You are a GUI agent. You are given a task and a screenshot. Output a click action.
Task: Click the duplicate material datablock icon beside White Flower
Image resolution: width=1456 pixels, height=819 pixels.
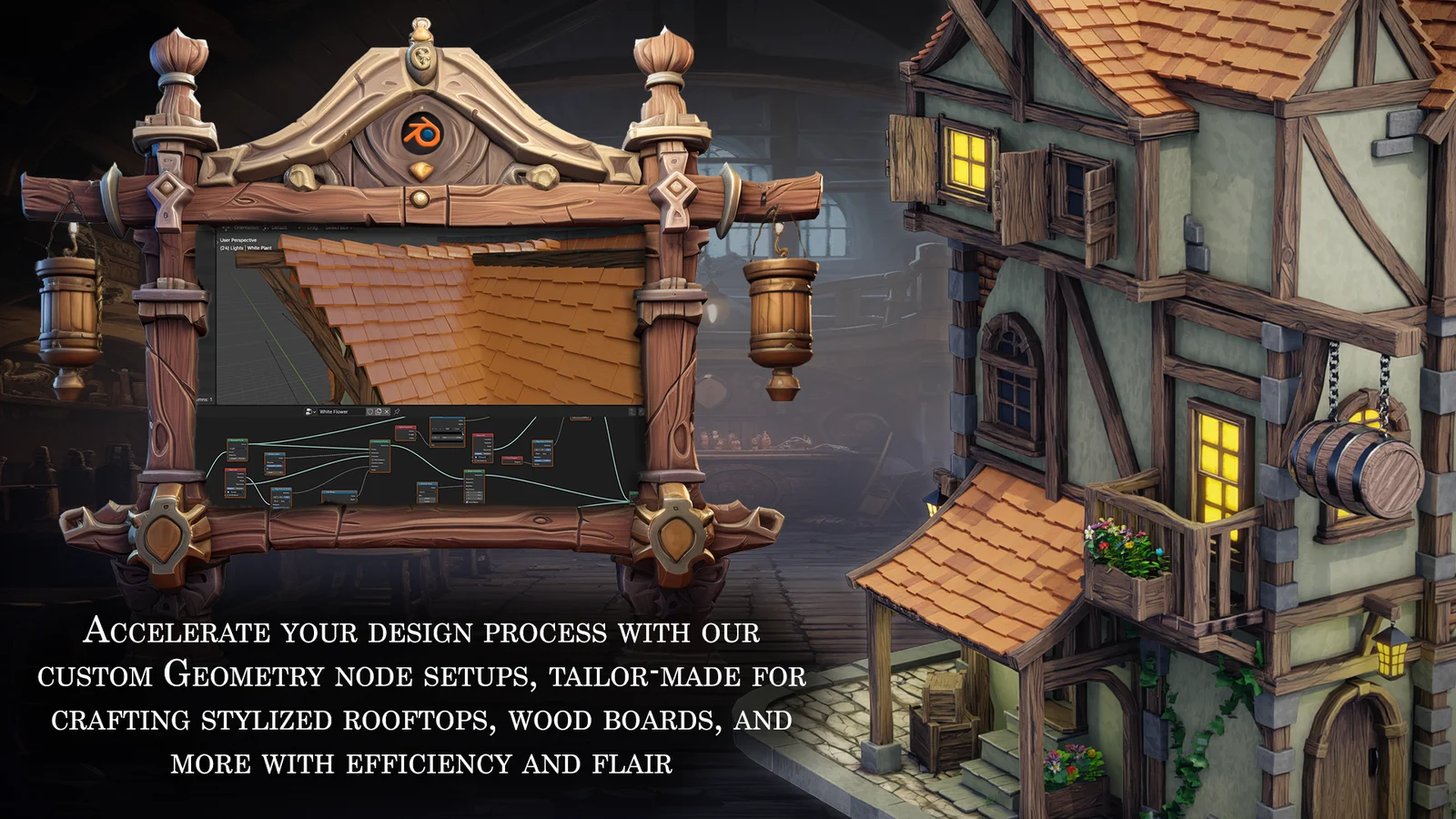379,411
